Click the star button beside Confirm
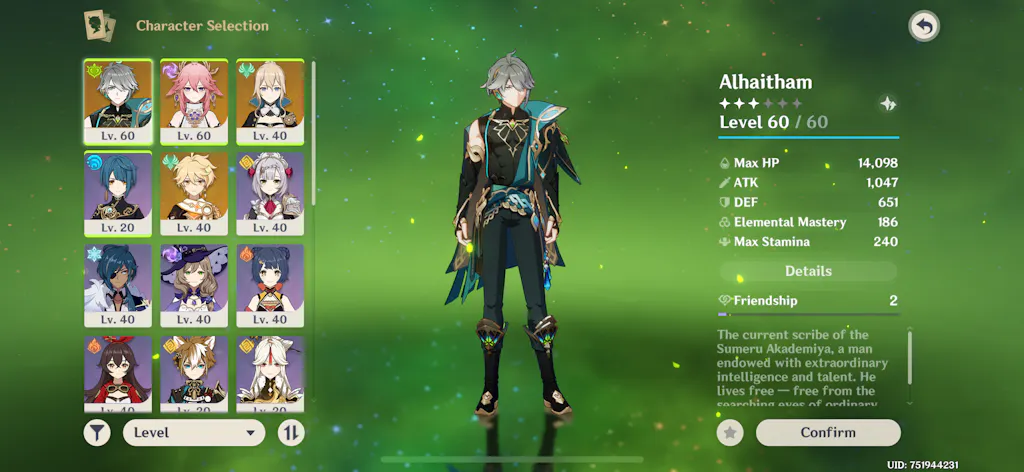Image resolution: width=1024 pixels, height=472 pixels. 731,432
